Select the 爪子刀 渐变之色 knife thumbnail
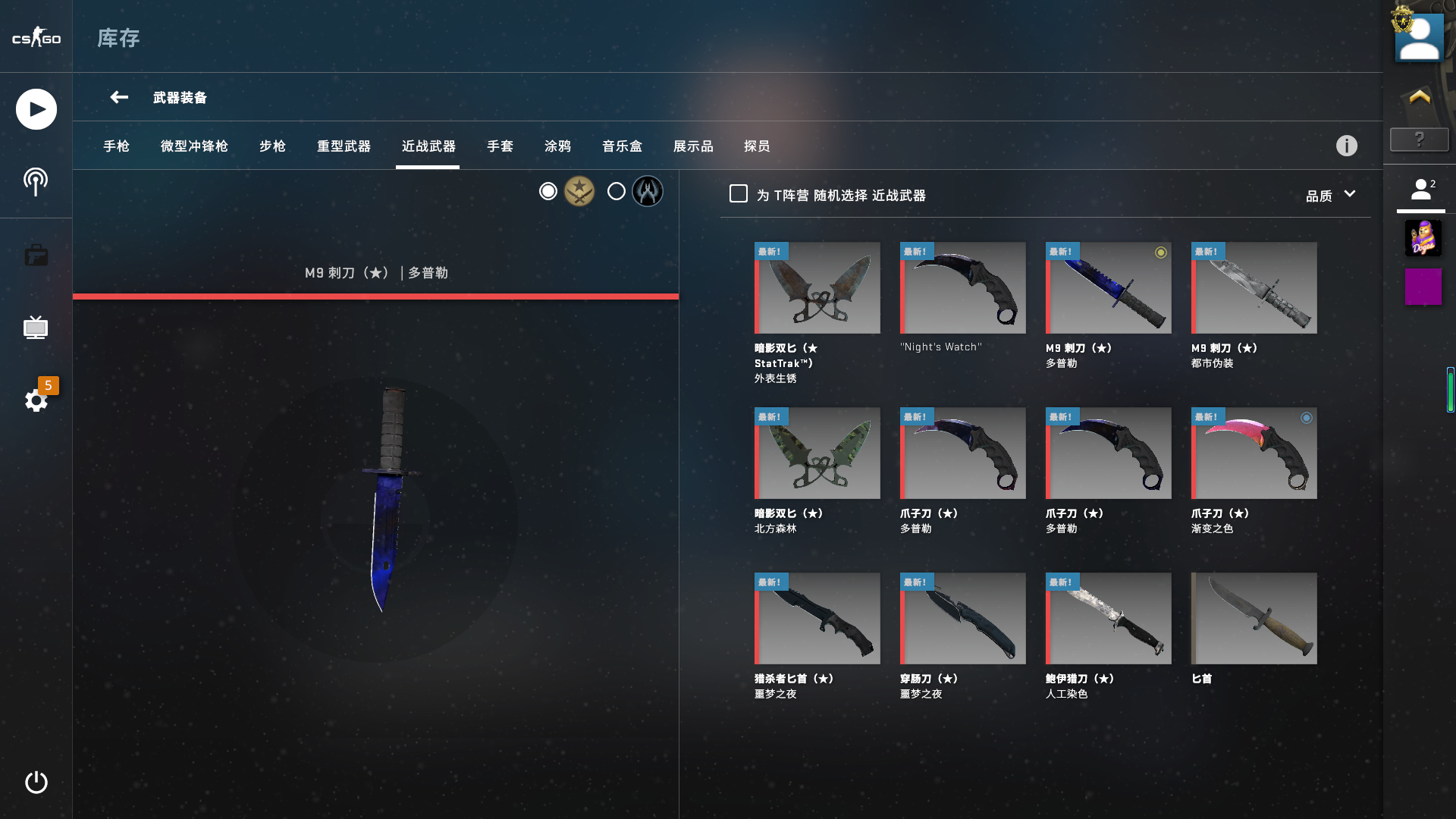Image resolution: width=1456 pixels, height=819 pixels. [x=1254, y=453]
